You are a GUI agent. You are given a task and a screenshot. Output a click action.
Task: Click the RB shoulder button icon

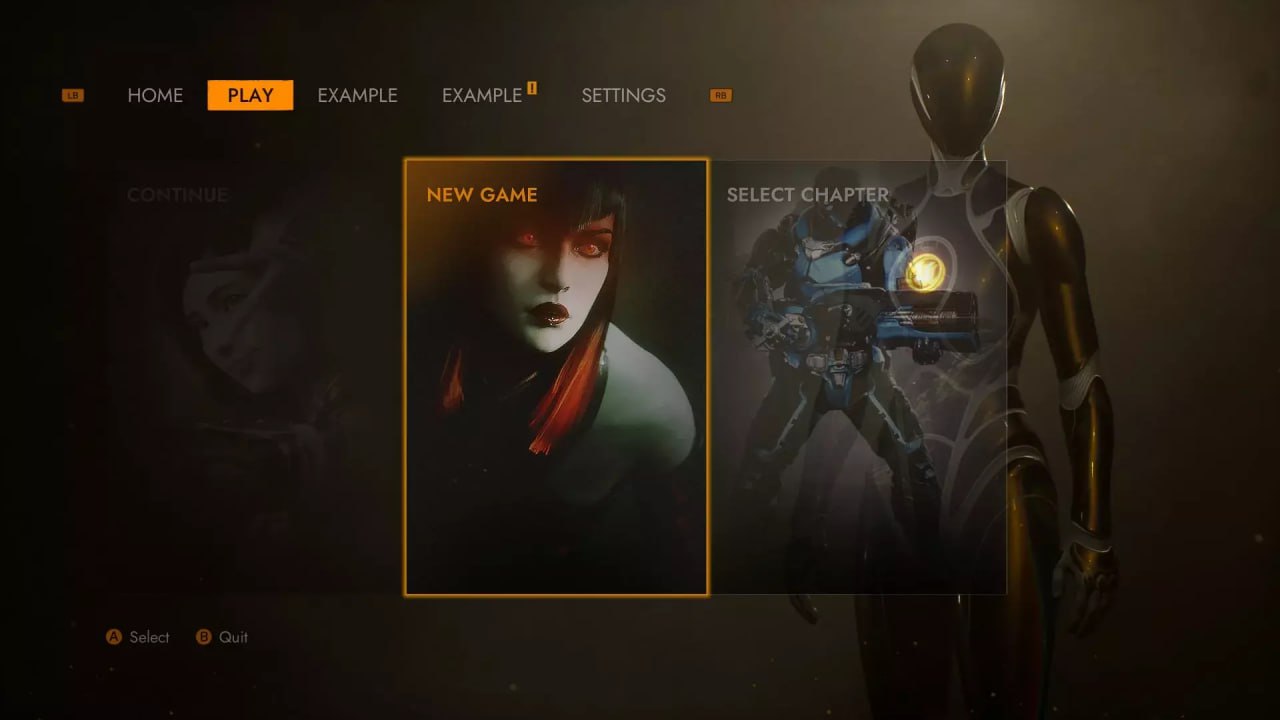click(719, 95)
